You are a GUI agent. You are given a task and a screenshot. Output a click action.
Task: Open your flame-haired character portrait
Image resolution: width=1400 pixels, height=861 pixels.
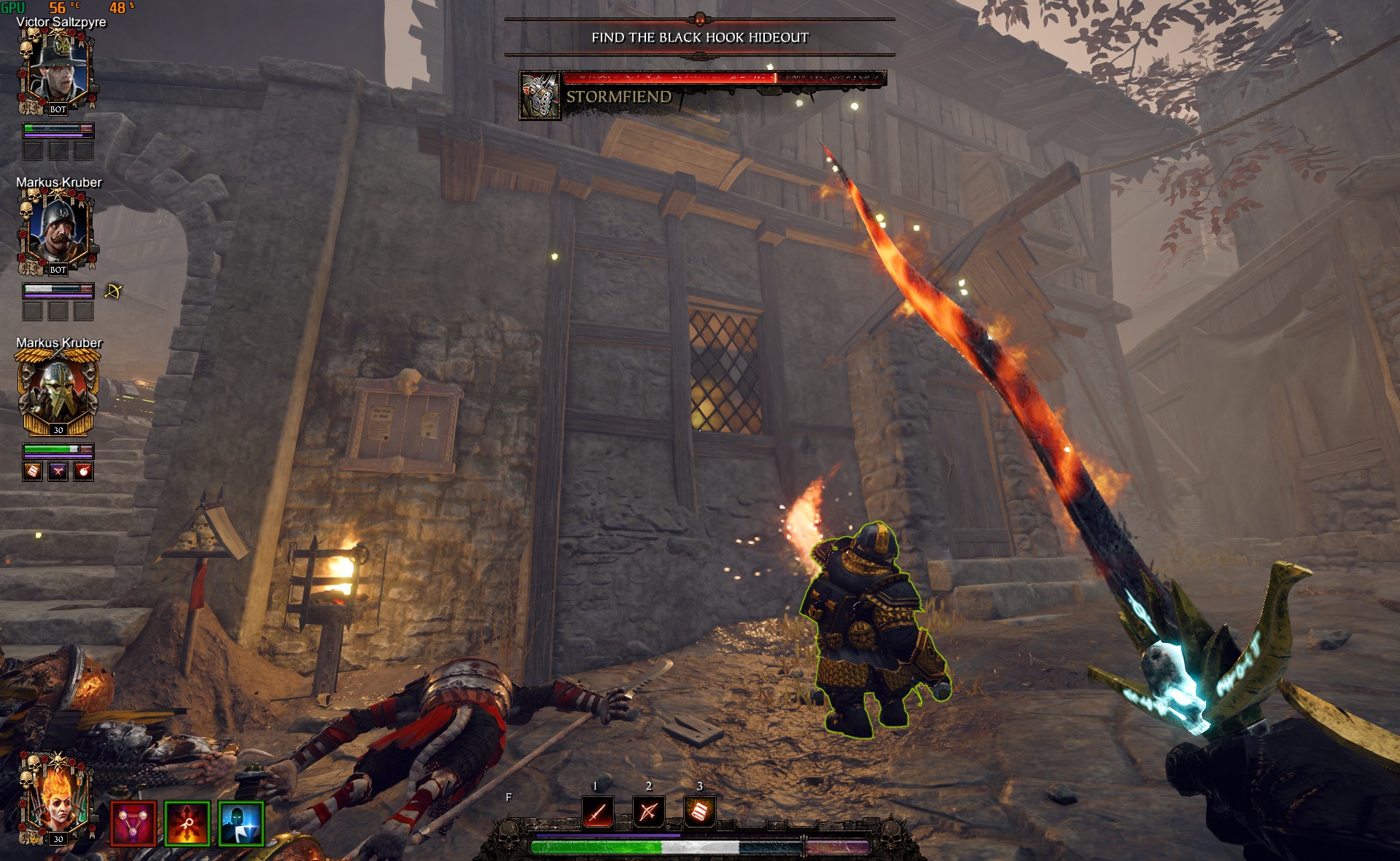(x=56, y=800)
